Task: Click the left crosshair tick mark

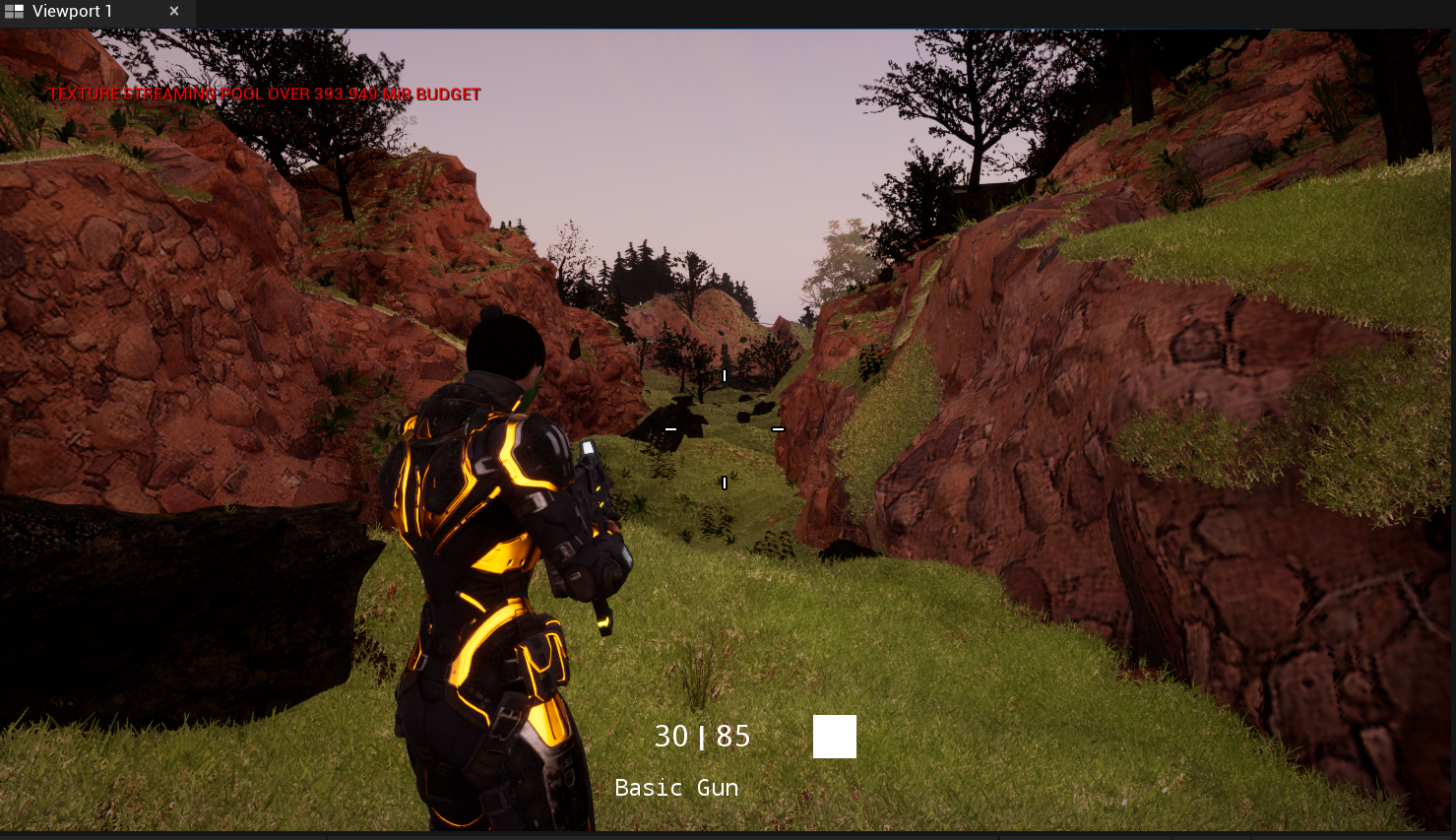Action: pos(670,430)
